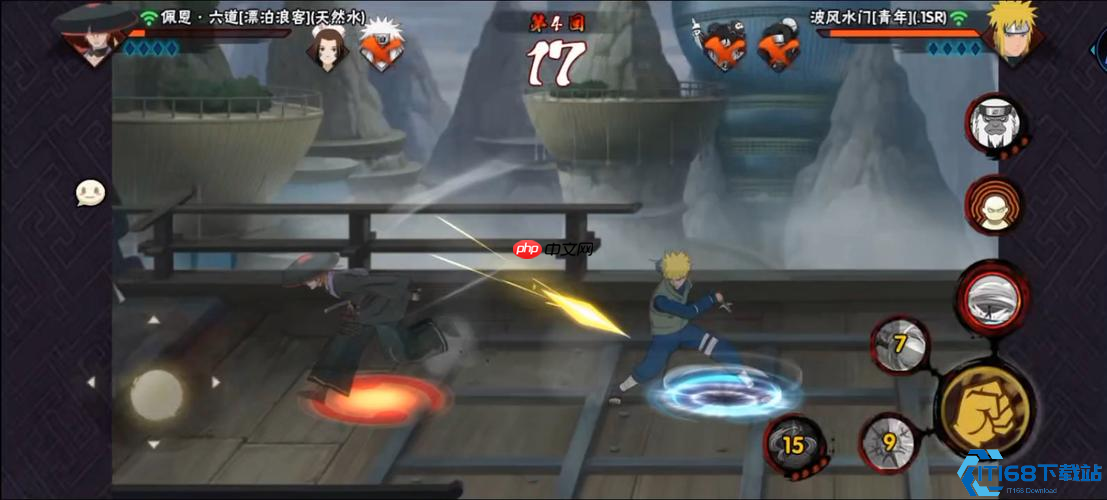Select the brown-haired girl teammate icon
This screenshot has width=1107, height=500.
325,46
